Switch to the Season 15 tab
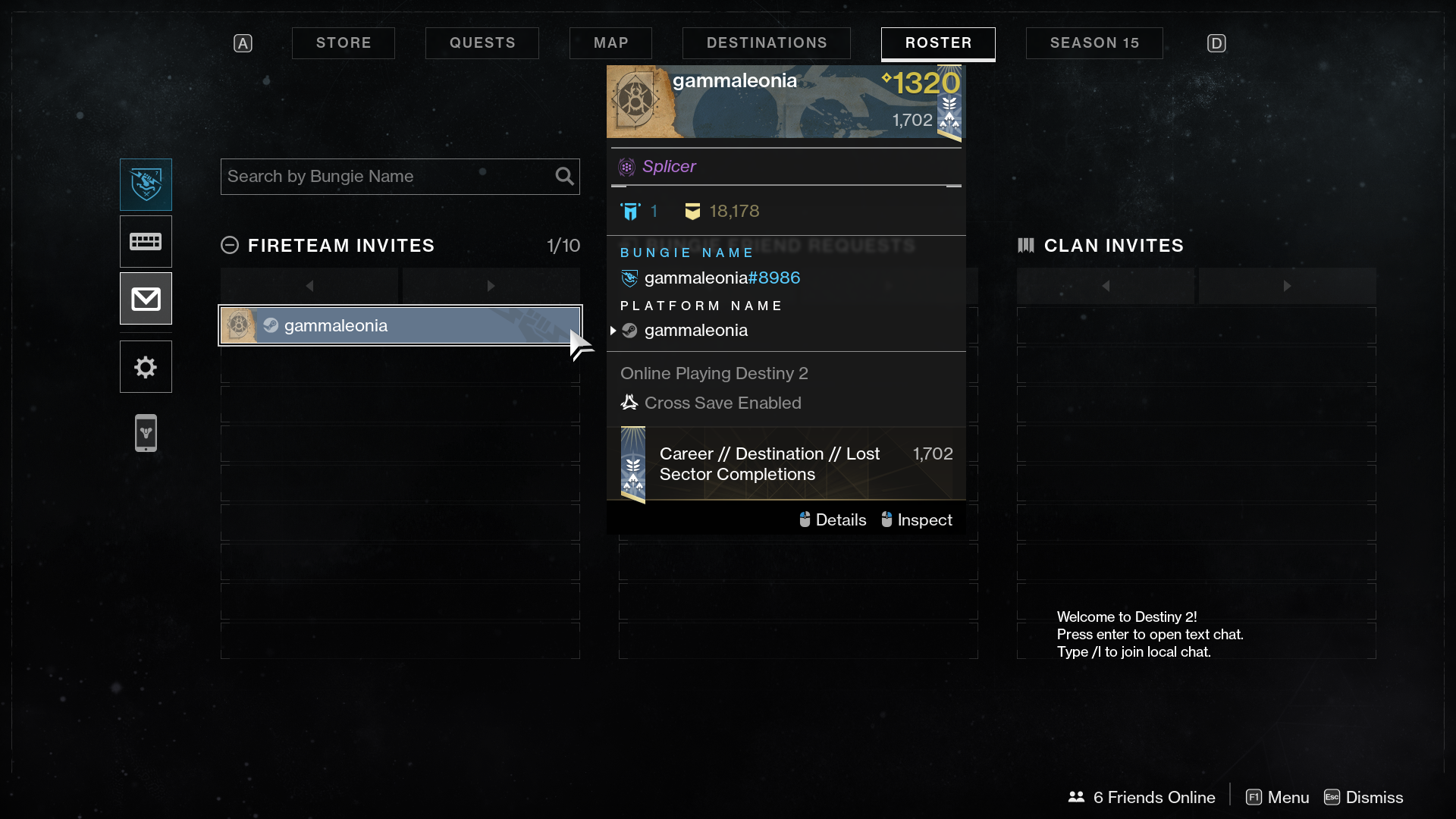This screenshot has width=1456, height=819. pyautogui.click(x=1094, y=43)
